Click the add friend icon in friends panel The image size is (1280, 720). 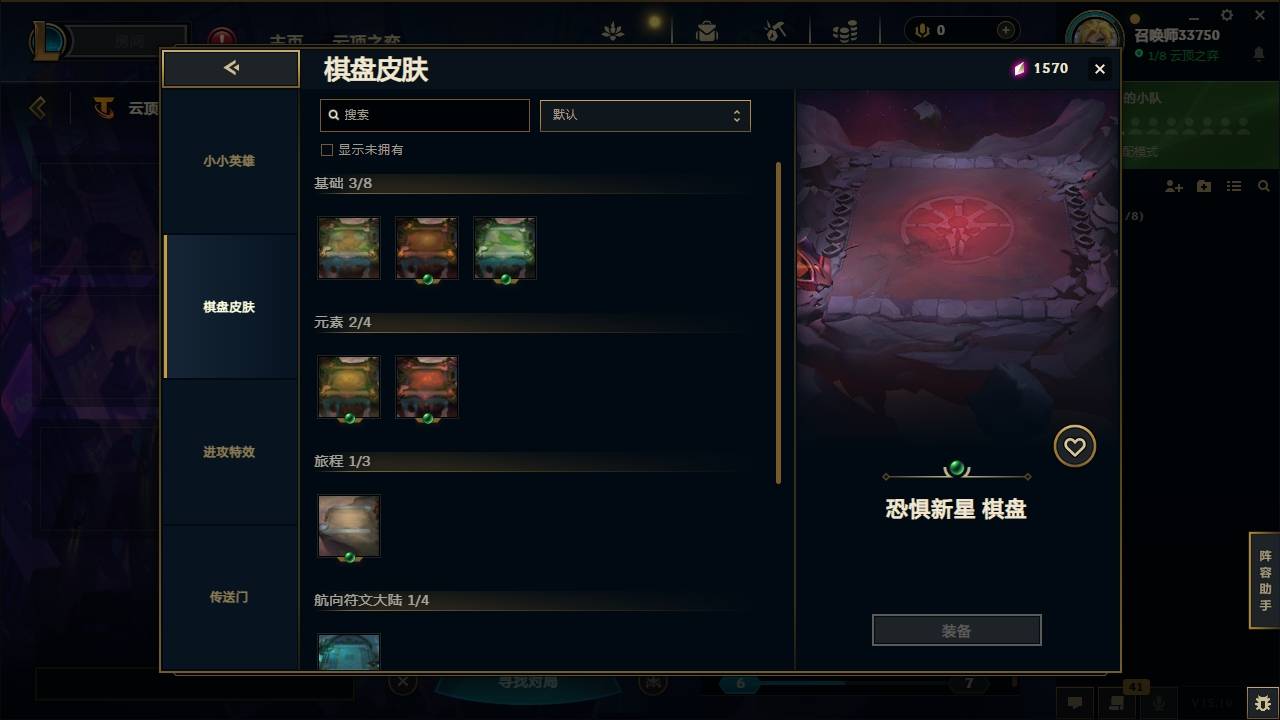point(1173,186)
